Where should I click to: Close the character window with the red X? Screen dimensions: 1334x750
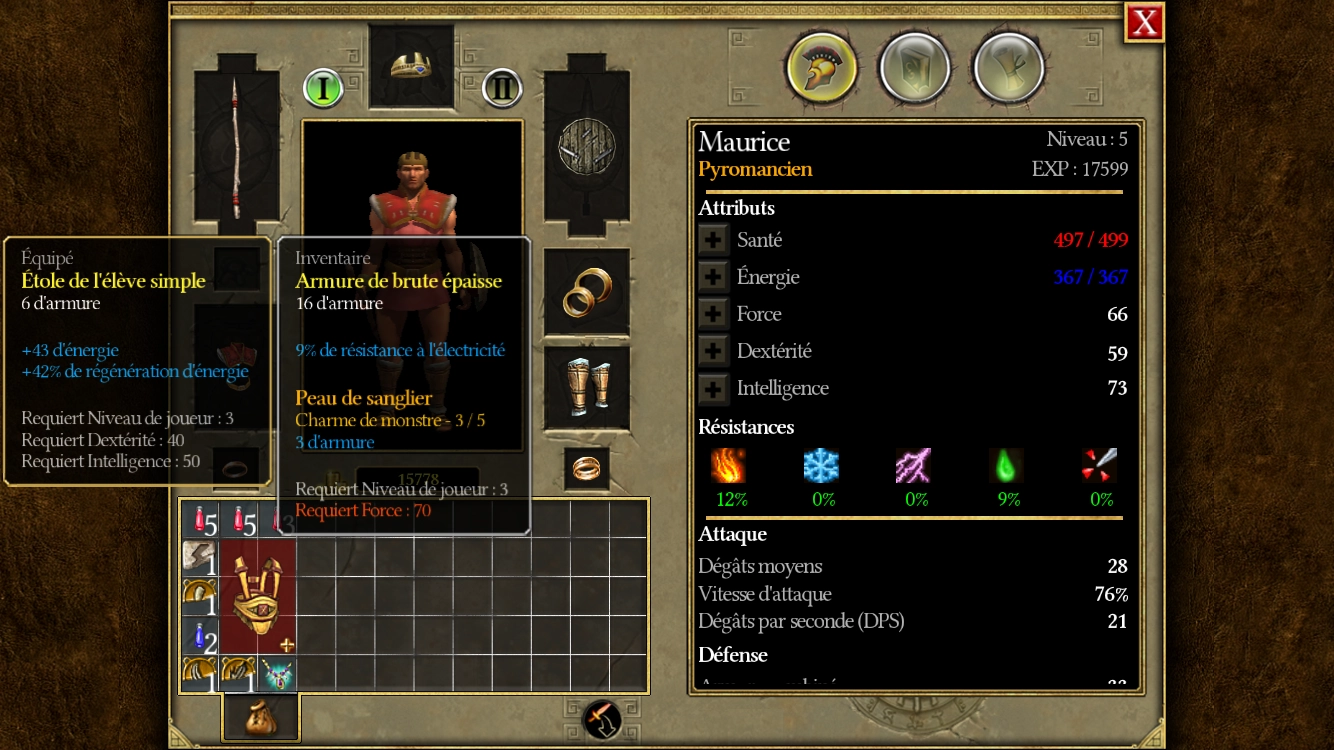pyautogui.click(x=1144, y=22)
